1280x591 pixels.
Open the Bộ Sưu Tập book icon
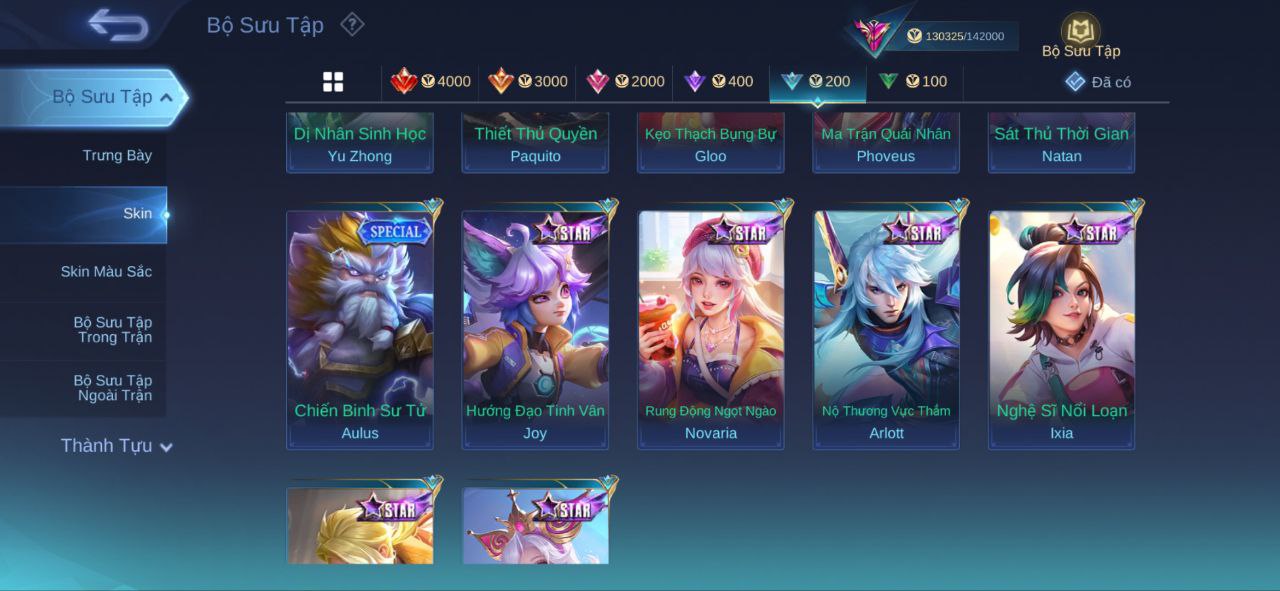pos(1080,33)
